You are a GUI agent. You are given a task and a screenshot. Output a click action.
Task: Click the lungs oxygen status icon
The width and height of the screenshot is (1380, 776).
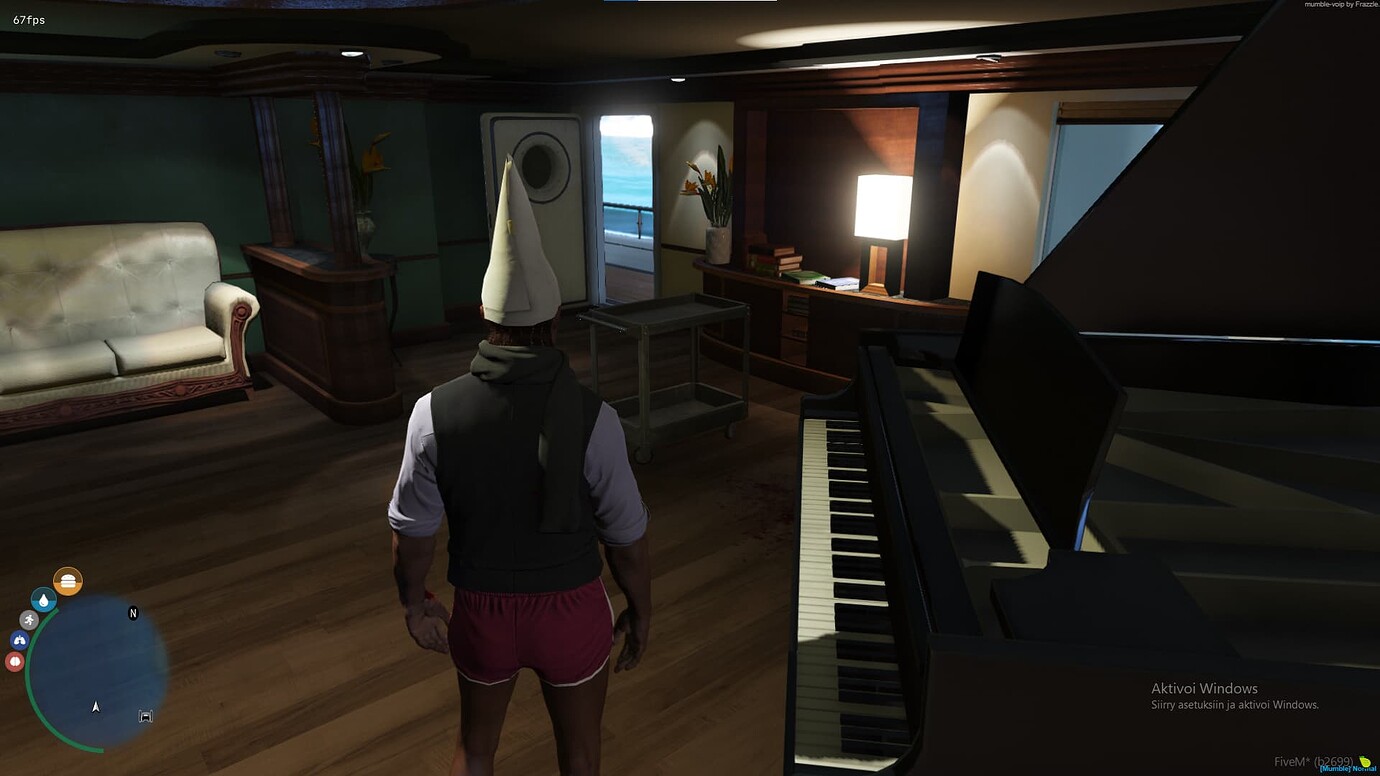point(19,640)
